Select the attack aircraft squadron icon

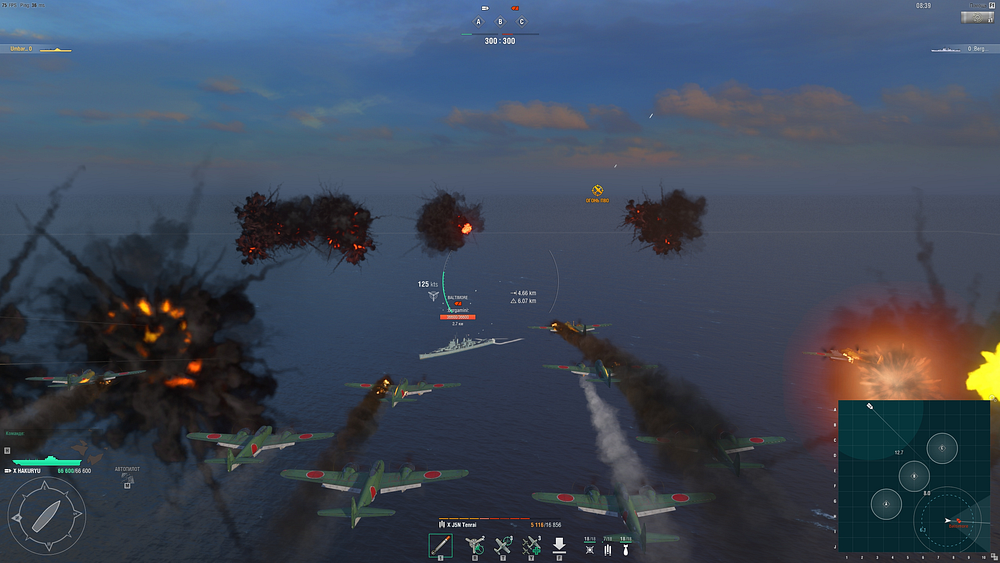coord(590,550)
